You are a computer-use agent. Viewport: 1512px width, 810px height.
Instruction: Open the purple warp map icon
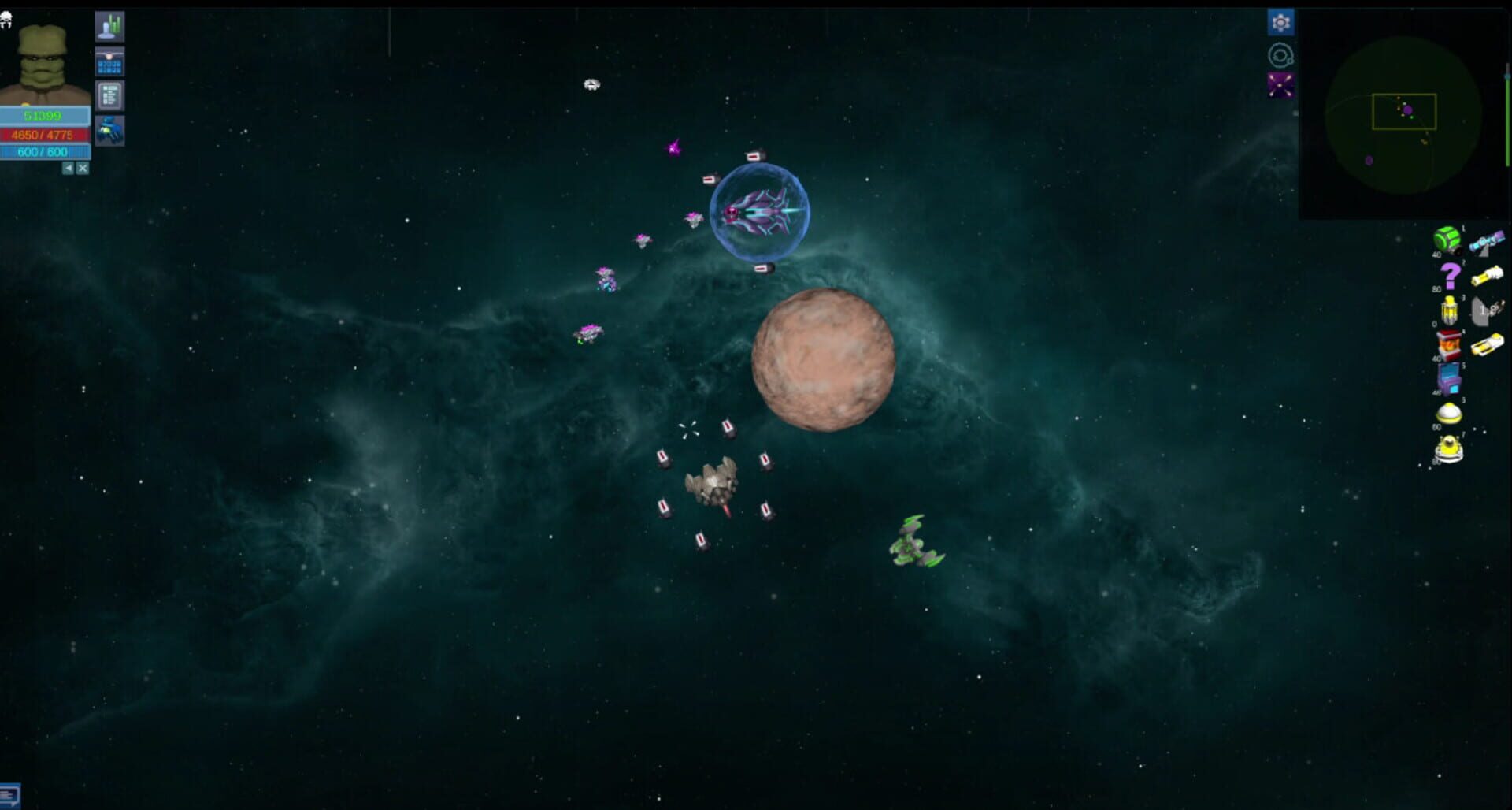tap(1280, 85)
